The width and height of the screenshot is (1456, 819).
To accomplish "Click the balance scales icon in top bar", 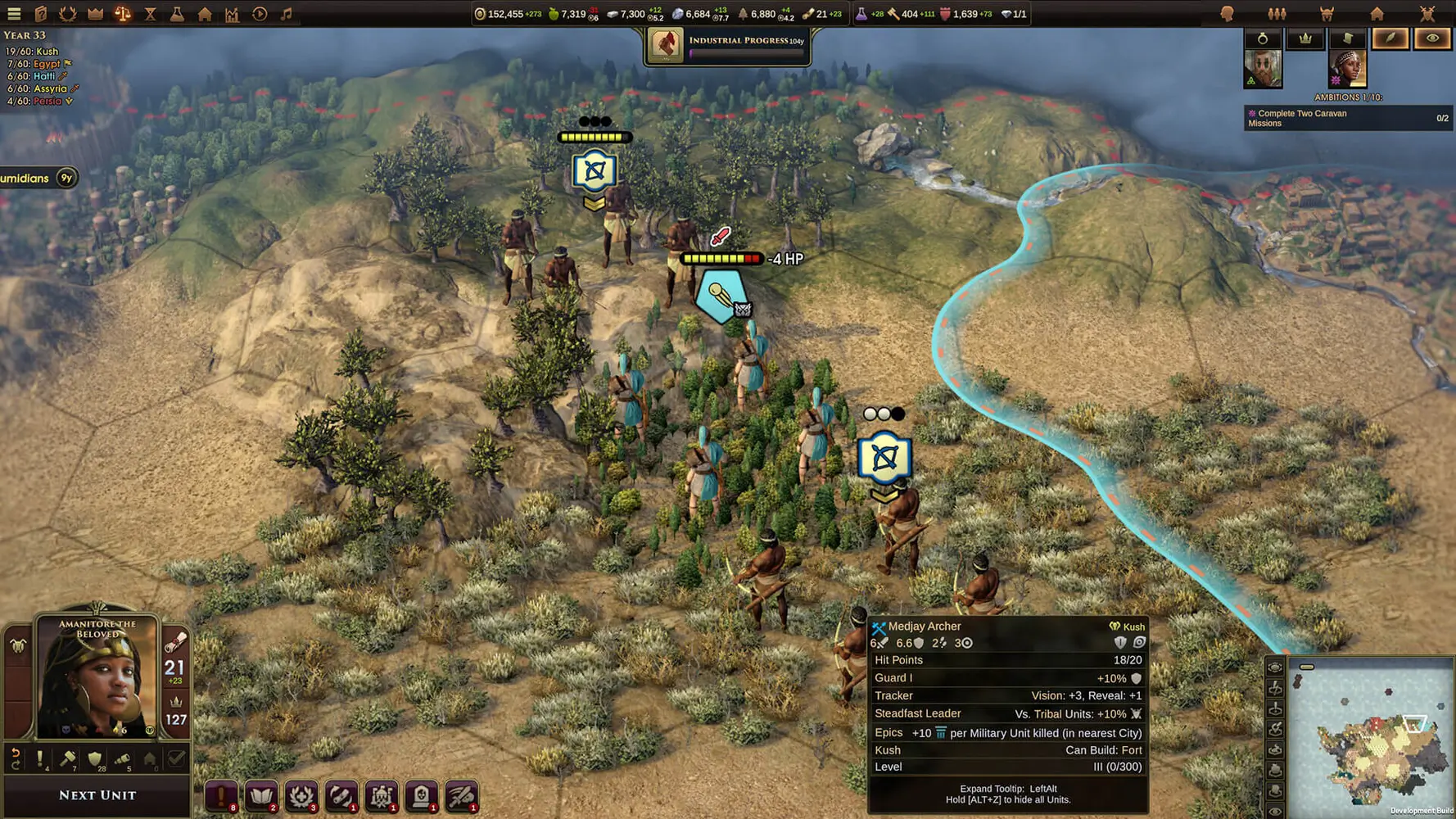I will 122,14.
